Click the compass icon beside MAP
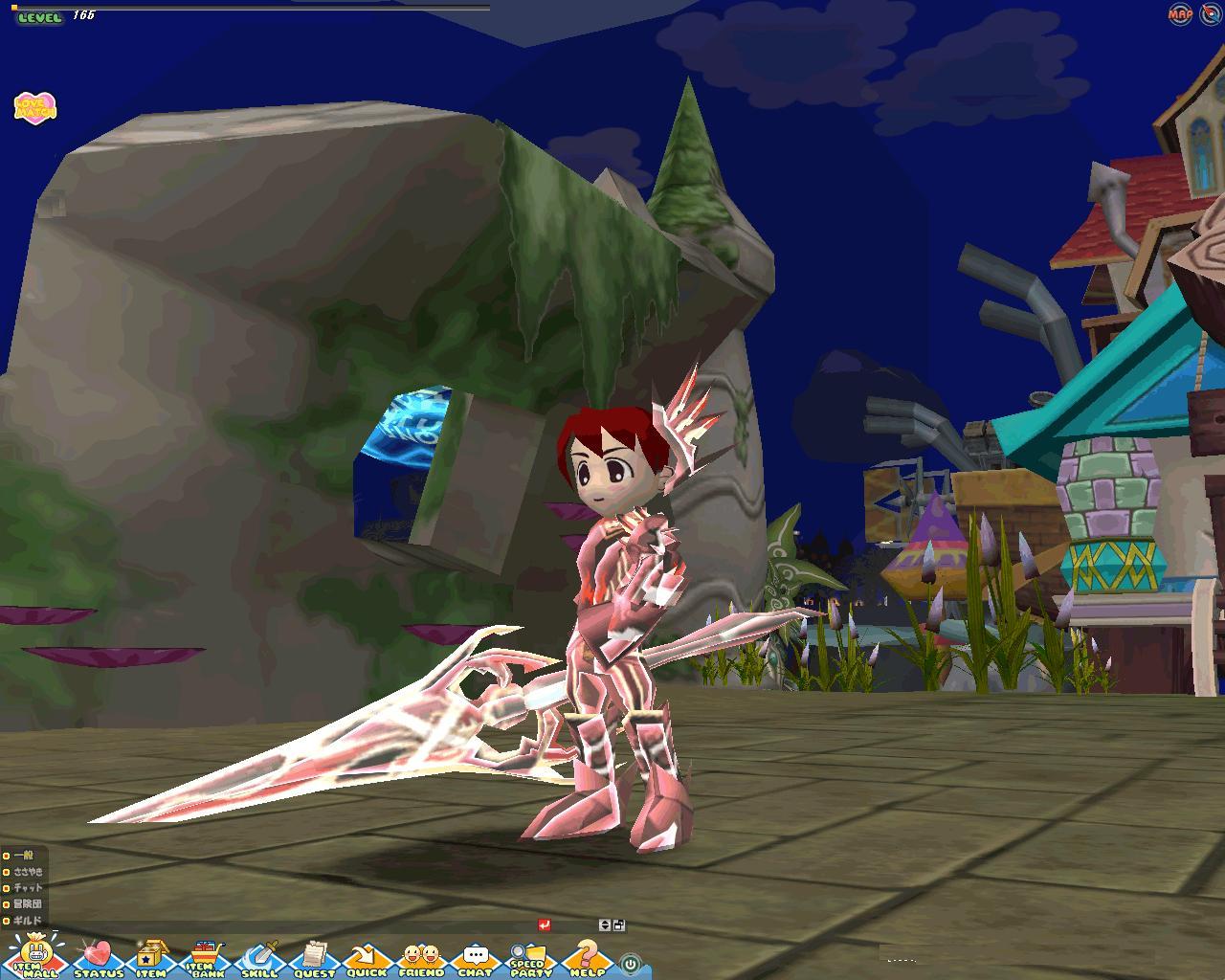The image size is (1225, 980). coord(1210,13)
